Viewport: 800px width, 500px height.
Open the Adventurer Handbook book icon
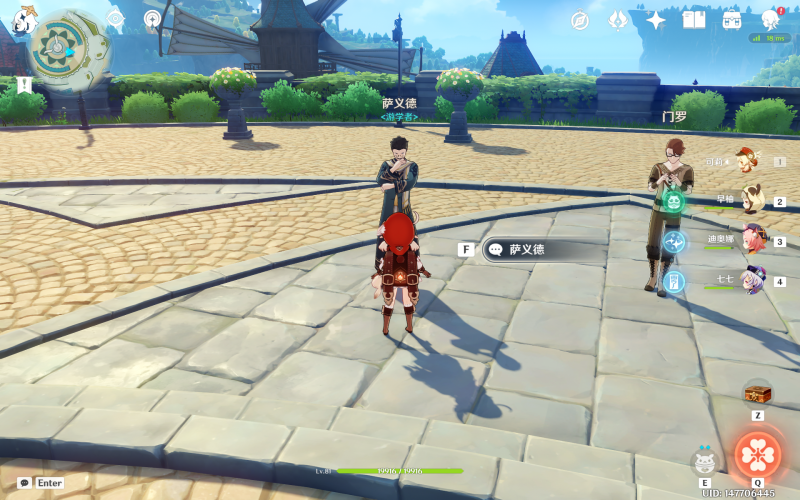click(x=694, y=20)
